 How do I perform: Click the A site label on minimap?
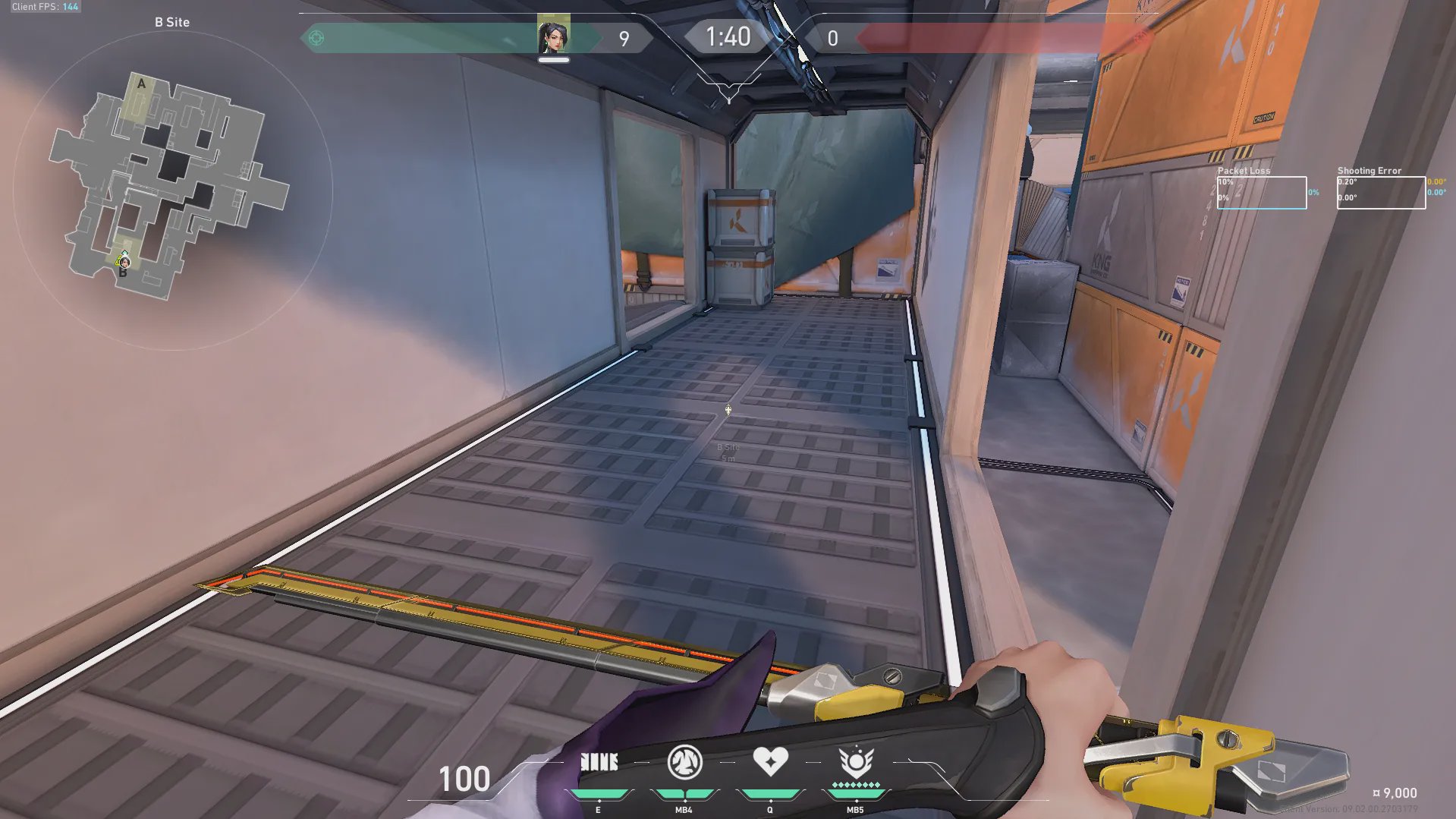[x=141, y=84]
